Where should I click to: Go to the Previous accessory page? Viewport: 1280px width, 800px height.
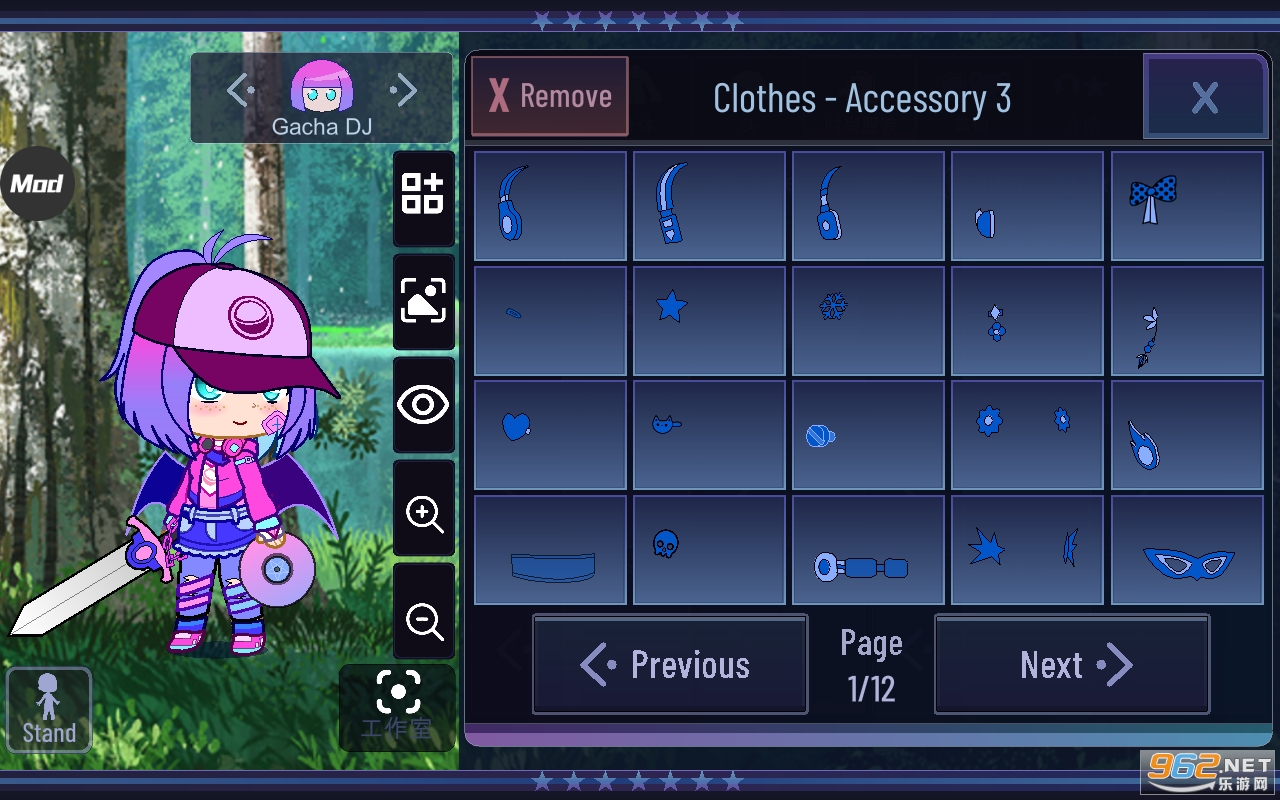[x=670, y=665]
